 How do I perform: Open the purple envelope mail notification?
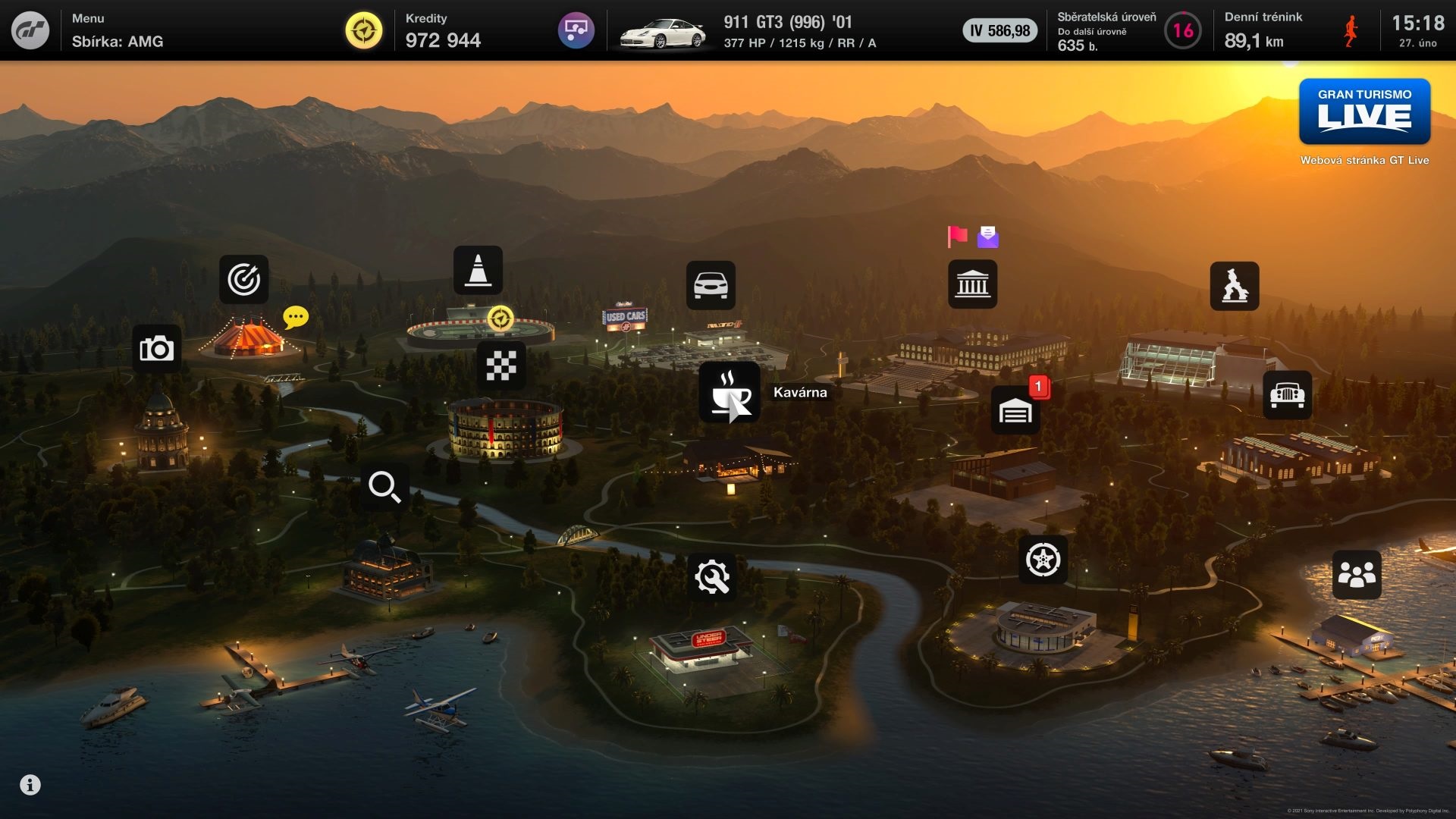[987, 237]
